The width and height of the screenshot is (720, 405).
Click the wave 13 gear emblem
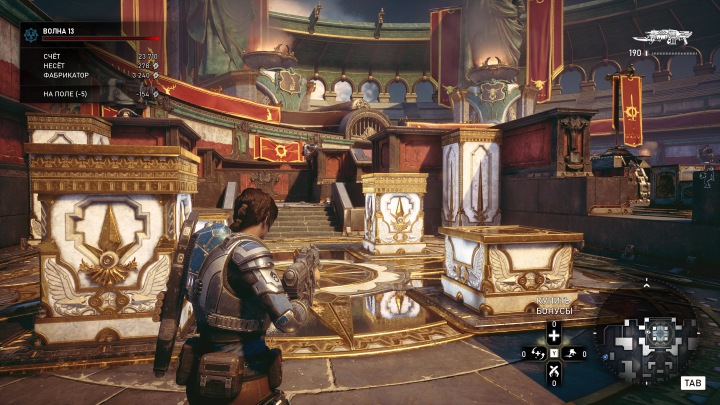[31, 33]
